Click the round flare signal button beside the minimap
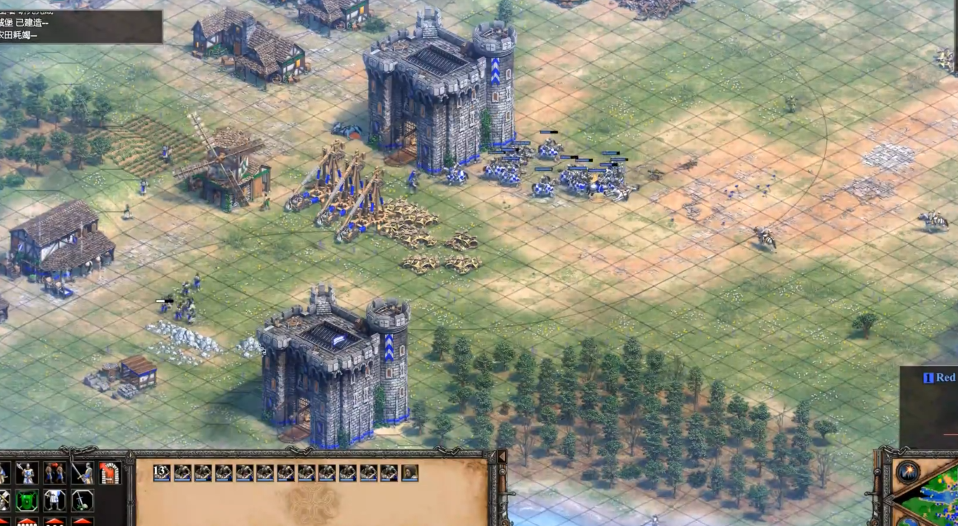 [x=909, y=472]
